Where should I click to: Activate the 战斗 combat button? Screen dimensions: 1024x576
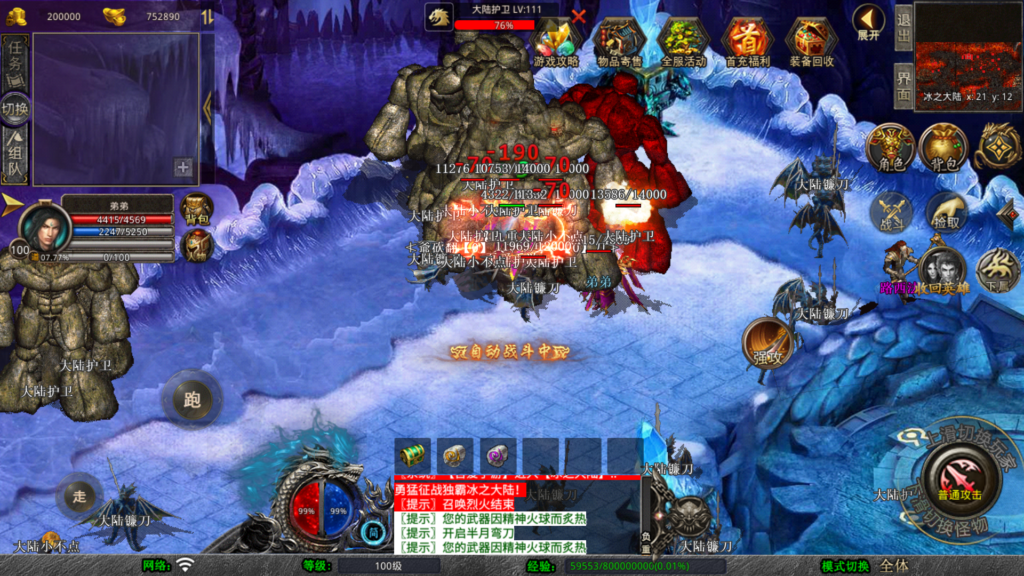tap(890, 212)
